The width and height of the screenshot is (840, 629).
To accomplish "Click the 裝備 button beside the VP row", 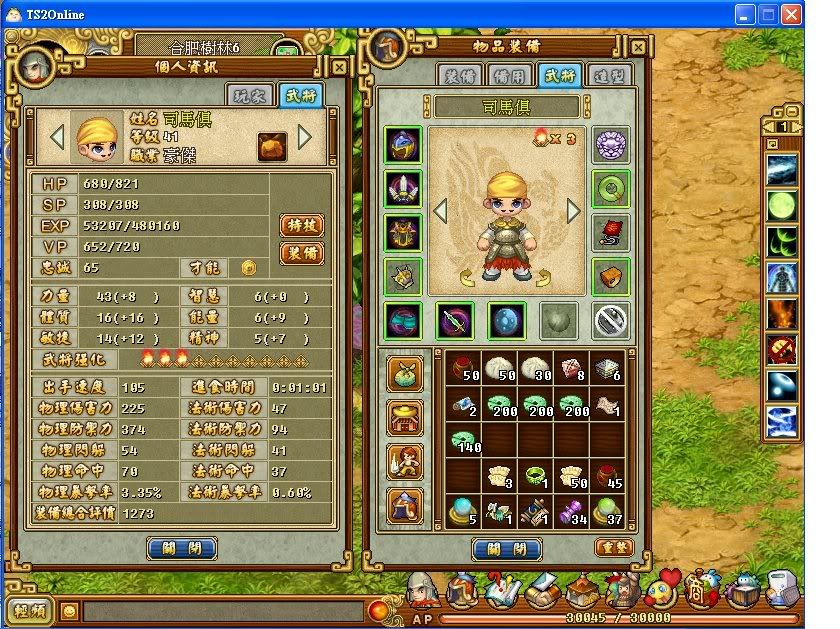I will tap(301, 253).
